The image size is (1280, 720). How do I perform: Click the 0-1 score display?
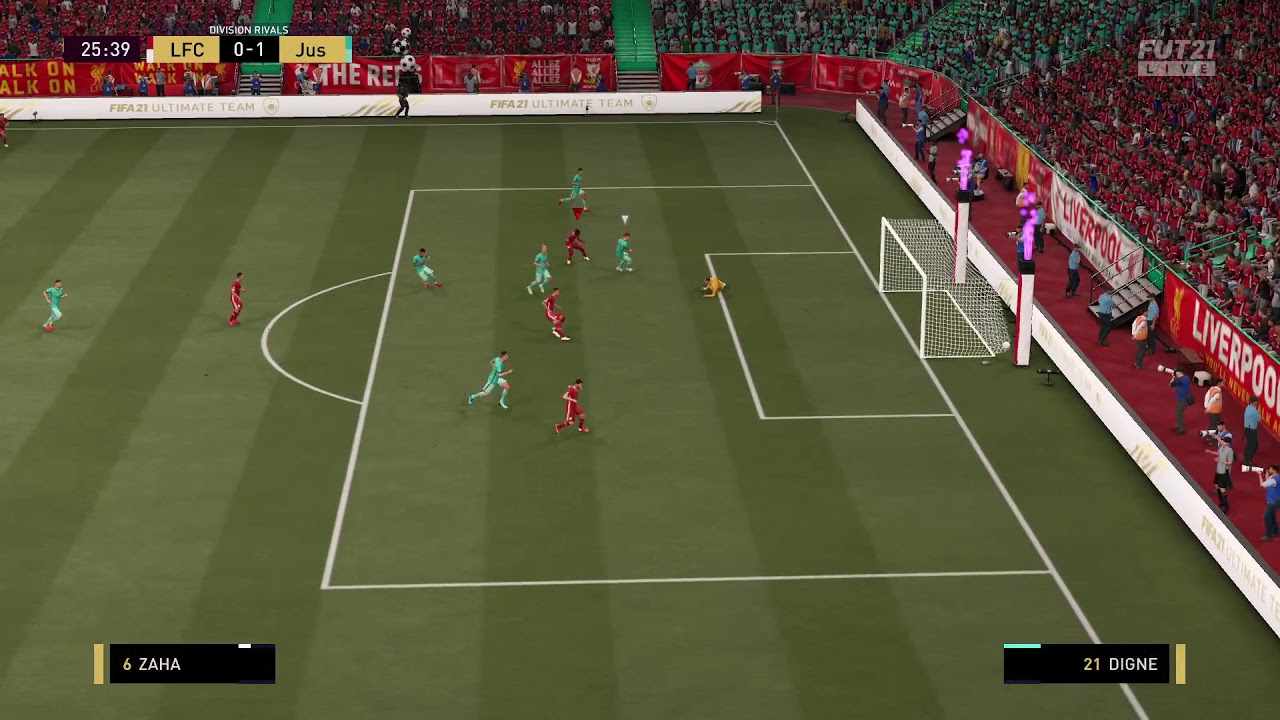[x=249, y=49]
